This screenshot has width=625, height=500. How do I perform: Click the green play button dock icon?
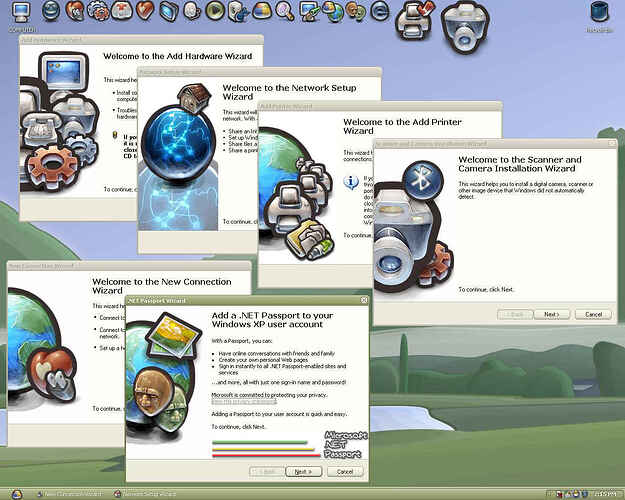214,11
